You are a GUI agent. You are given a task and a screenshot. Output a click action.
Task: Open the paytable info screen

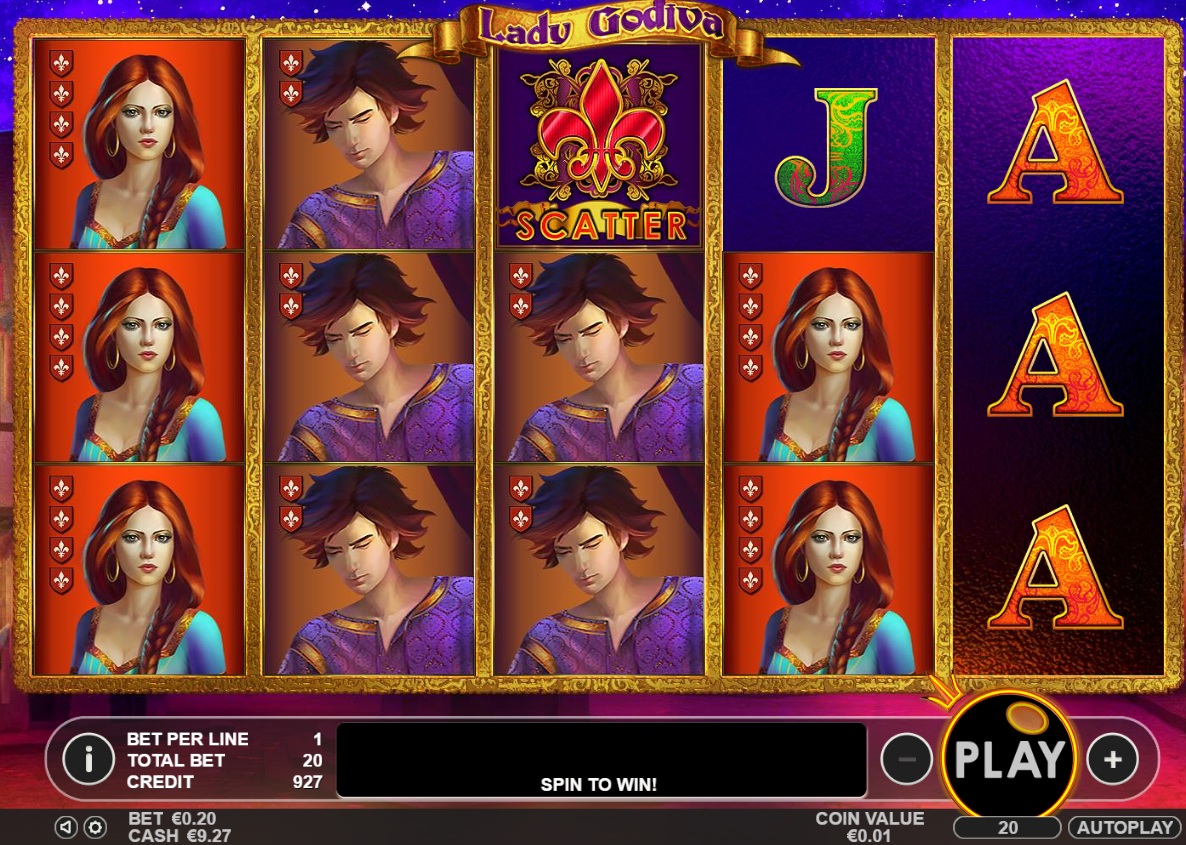88,760
